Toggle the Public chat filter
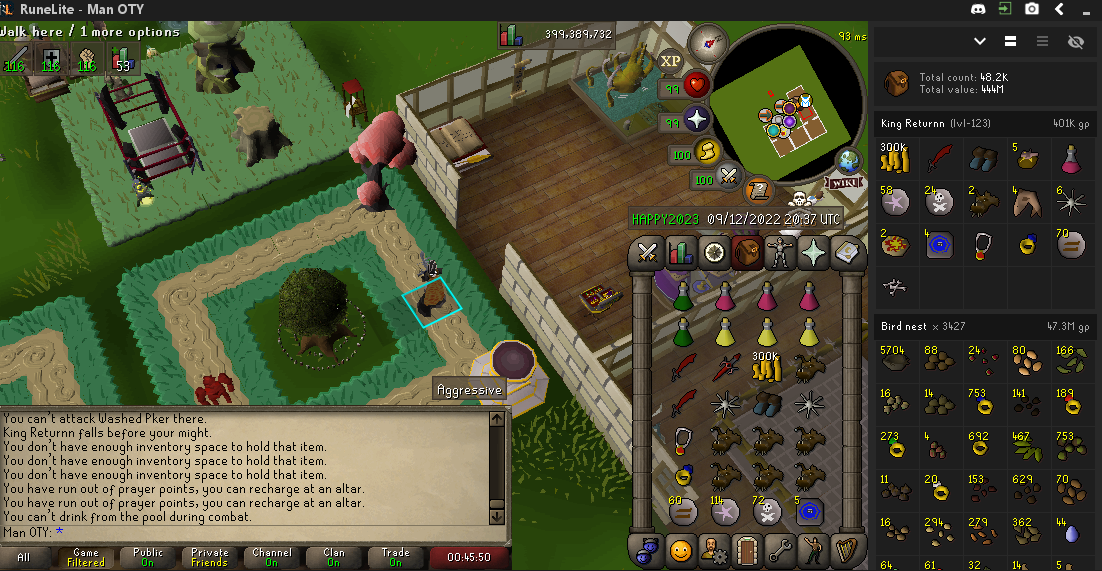 (148, 557)
